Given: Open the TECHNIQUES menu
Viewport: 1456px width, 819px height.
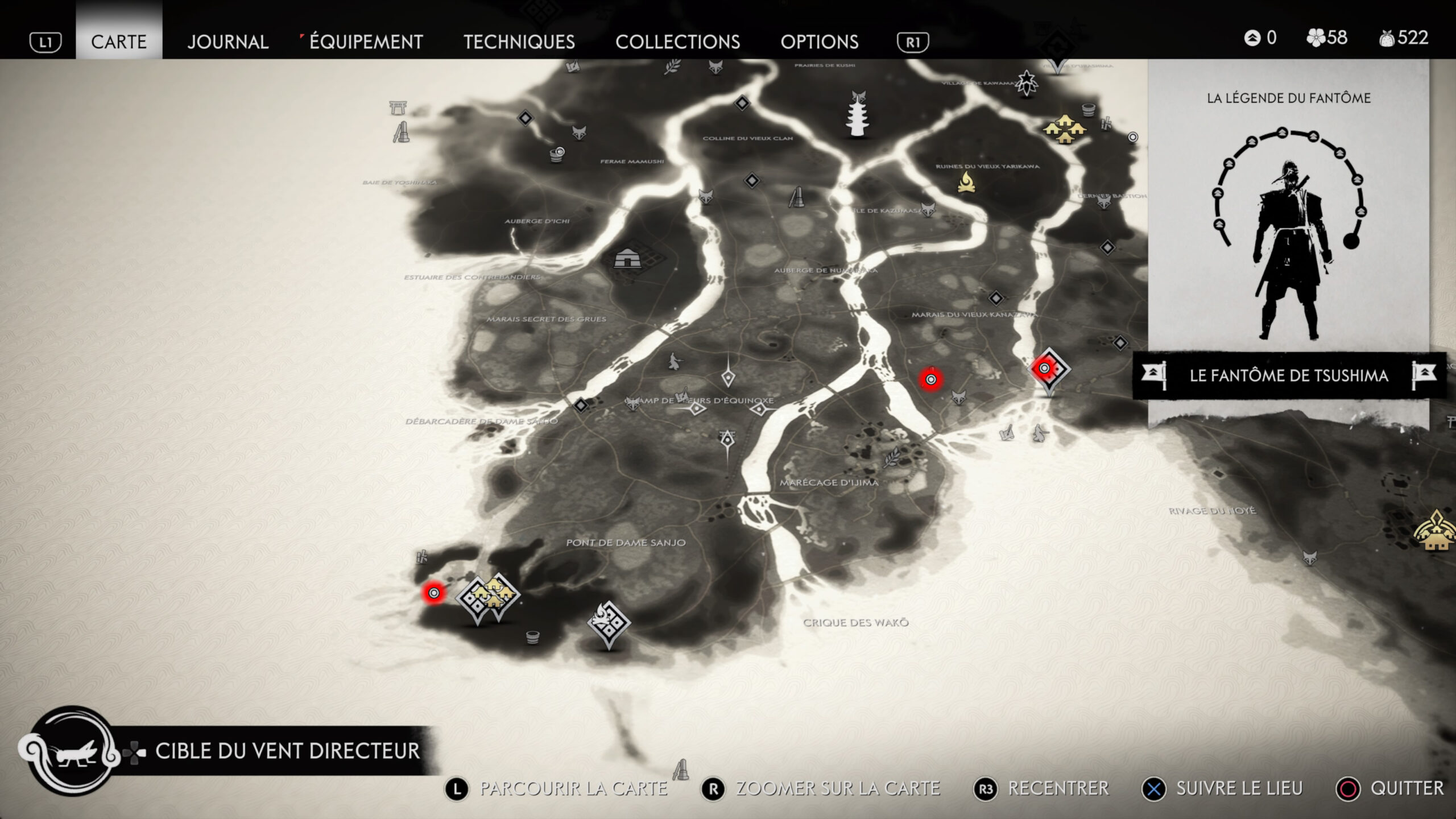Looking at the screenshot, I should (x=519, y=42).
